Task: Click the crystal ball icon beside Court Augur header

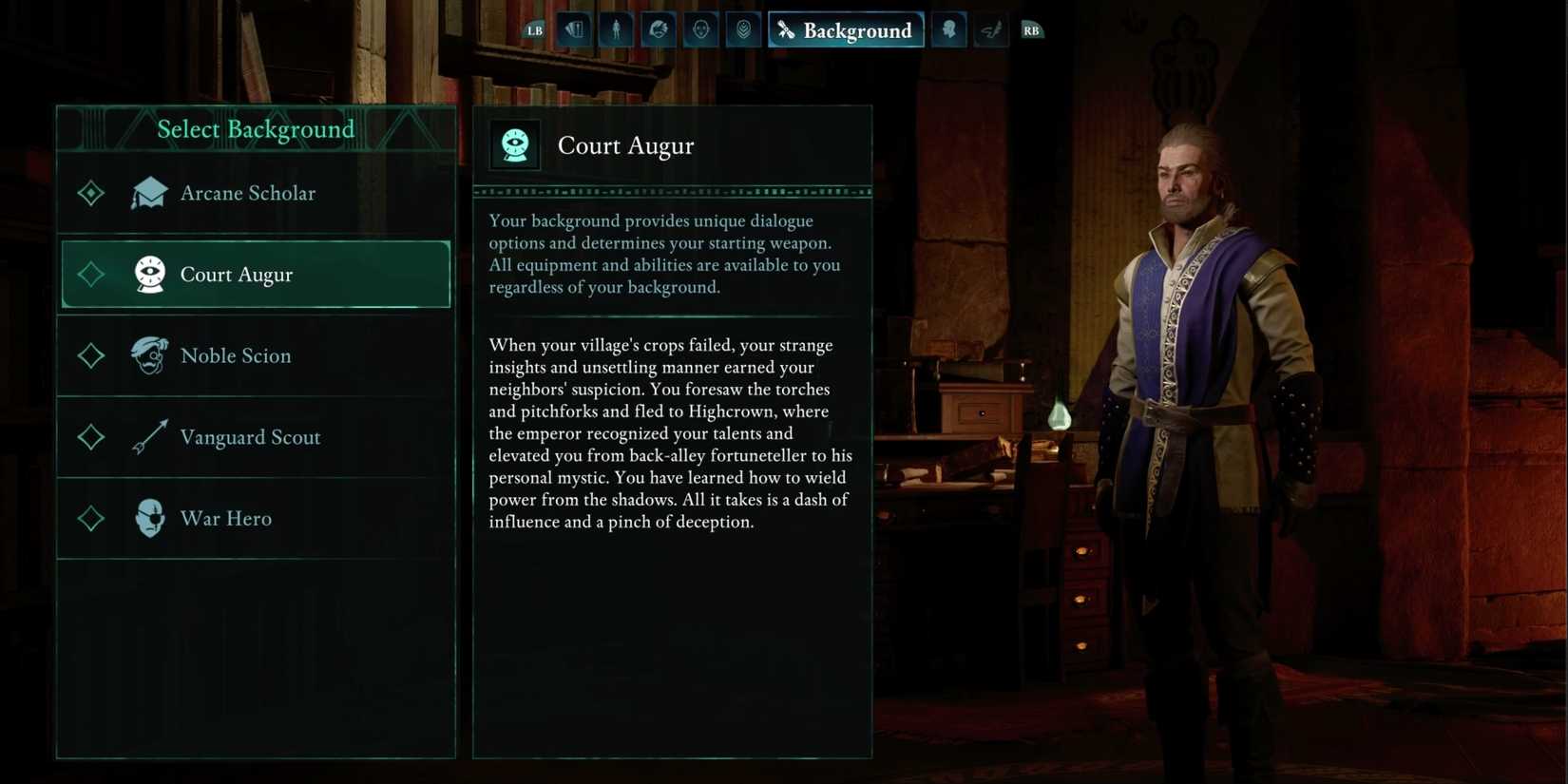Action: click(x=515, y=144)
